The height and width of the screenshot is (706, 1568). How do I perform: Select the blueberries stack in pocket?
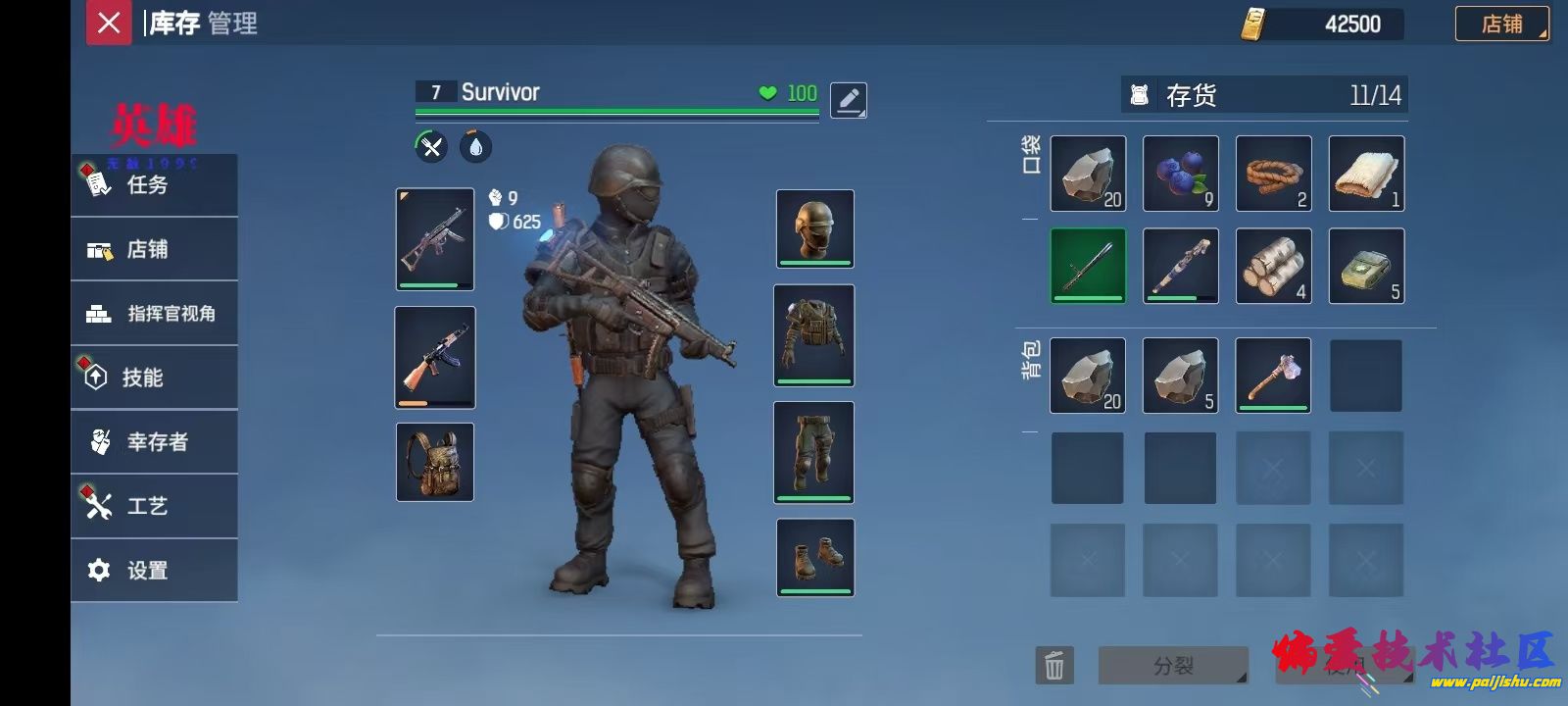(x=1181, y=174)
